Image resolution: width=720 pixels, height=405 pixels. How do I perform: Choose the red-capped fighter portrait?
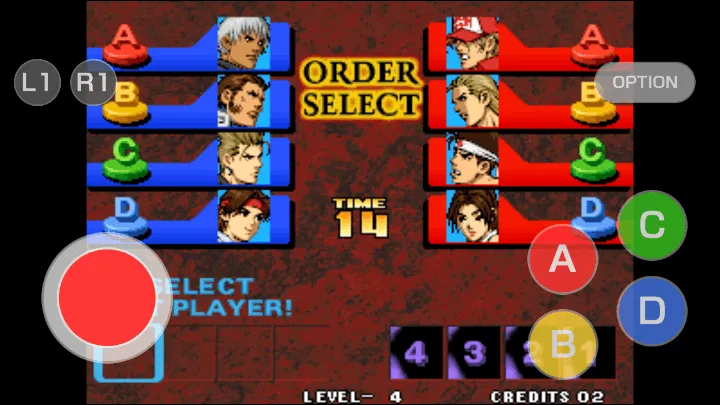[x=472, y=43]
